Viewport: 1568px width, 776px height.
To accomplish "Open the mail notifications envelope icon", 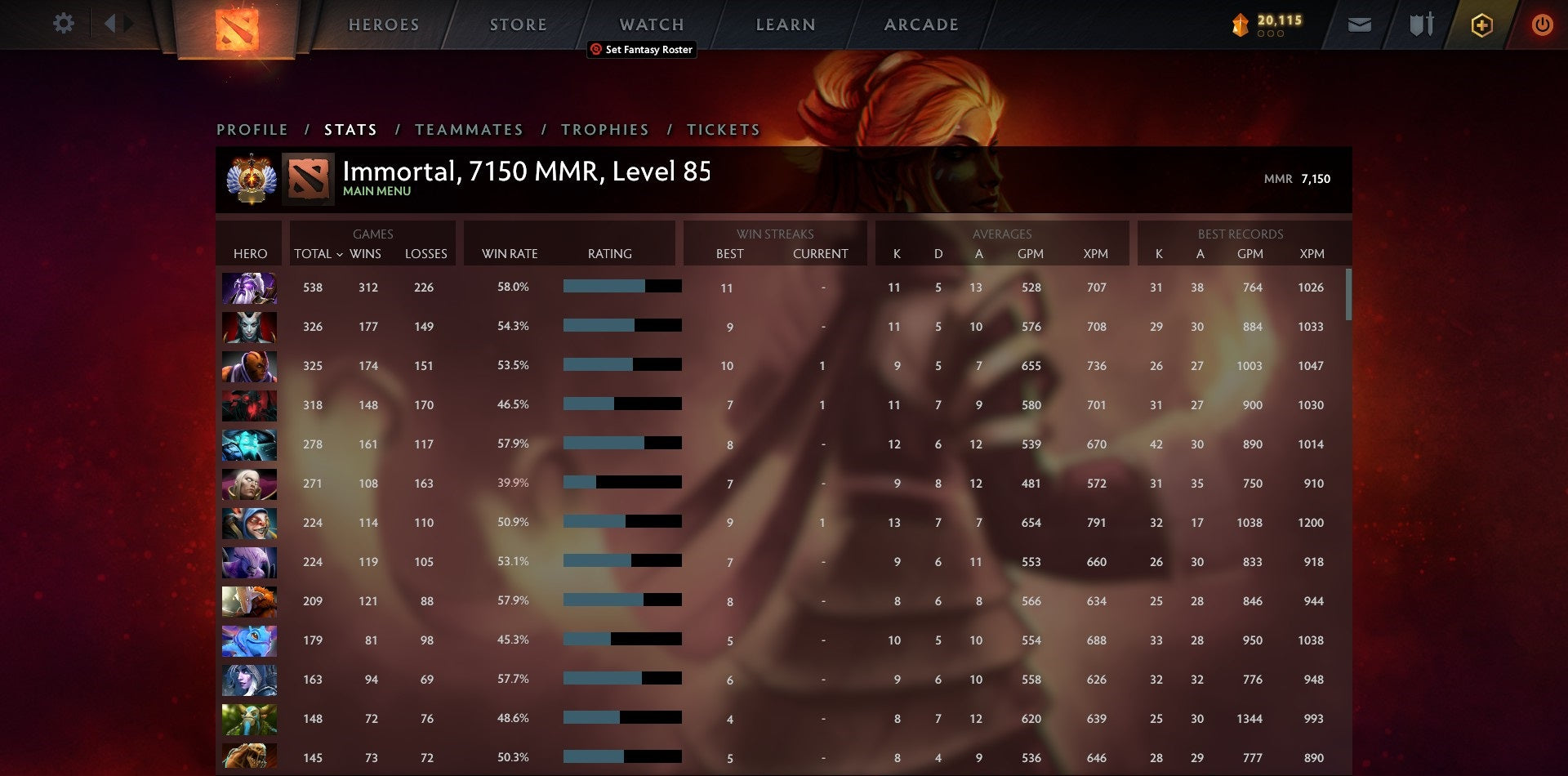I will (x=1359, y=25).
